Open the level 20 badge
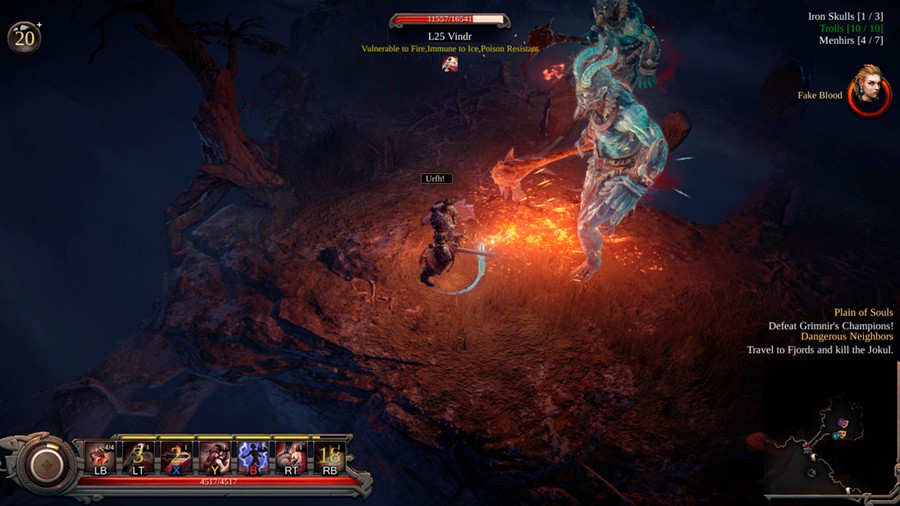Image resolution: width=900 pixels, height=506 pixels. point(23,37)
